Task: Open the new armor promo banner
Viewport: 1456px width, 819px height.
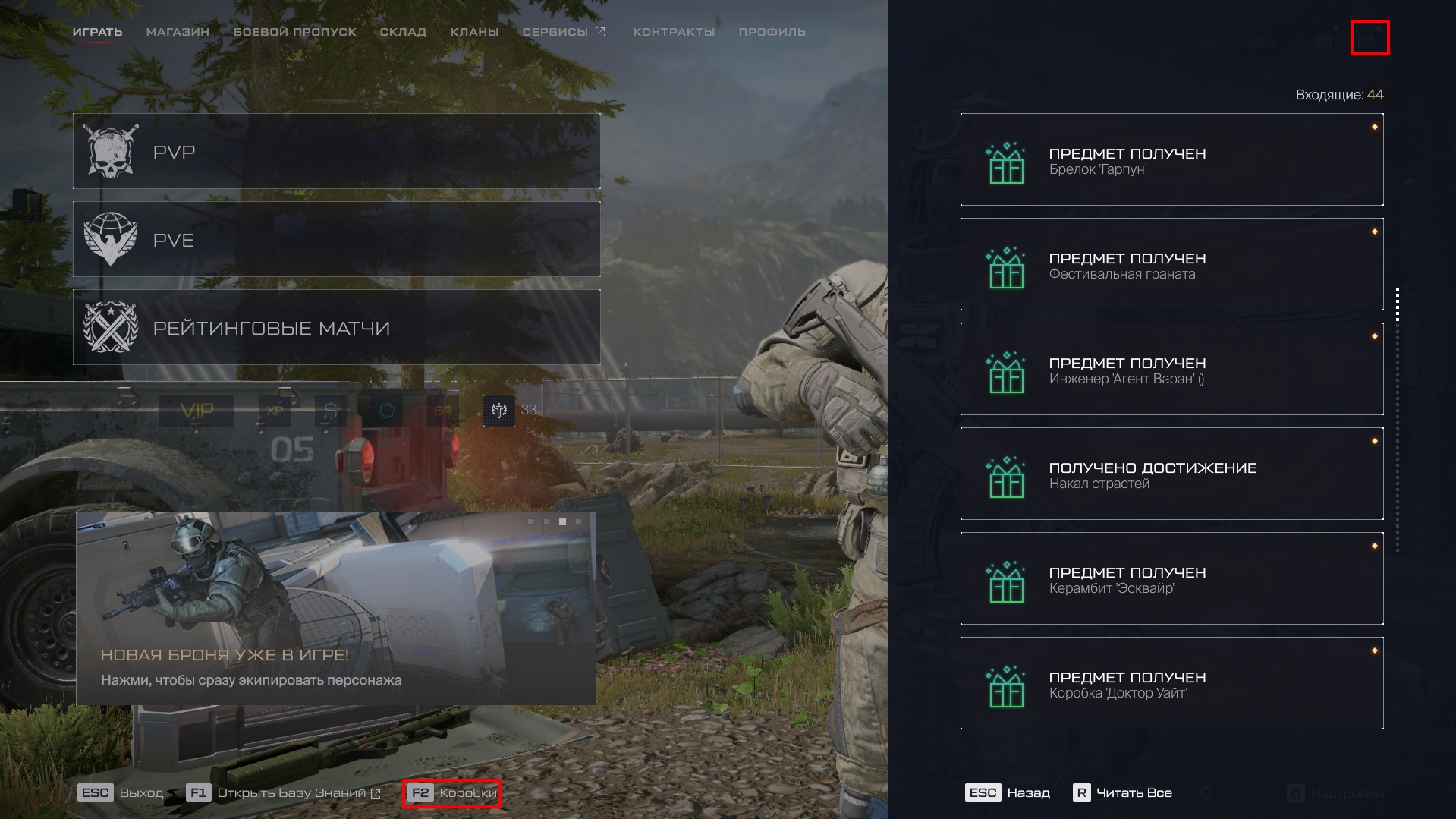Action: (335, 608)
